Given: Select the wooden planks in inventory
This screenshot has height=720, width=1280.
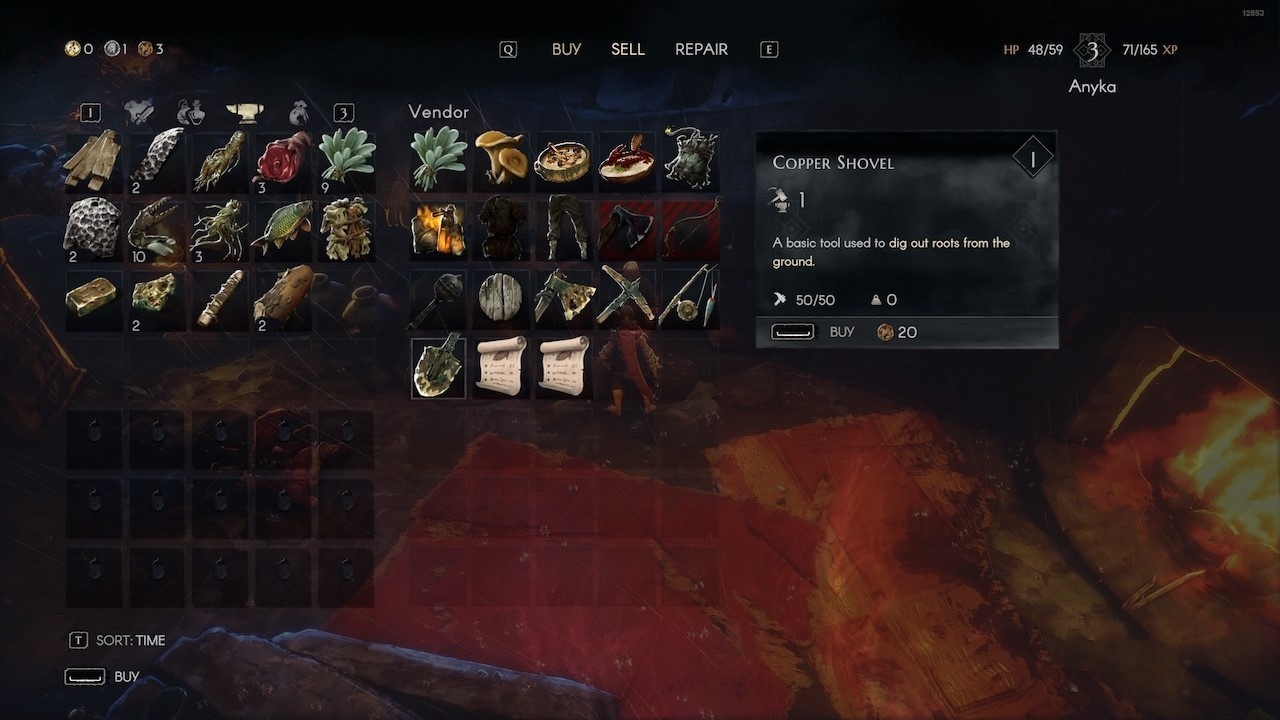Looking at the screenshot, I should (93, 159).
